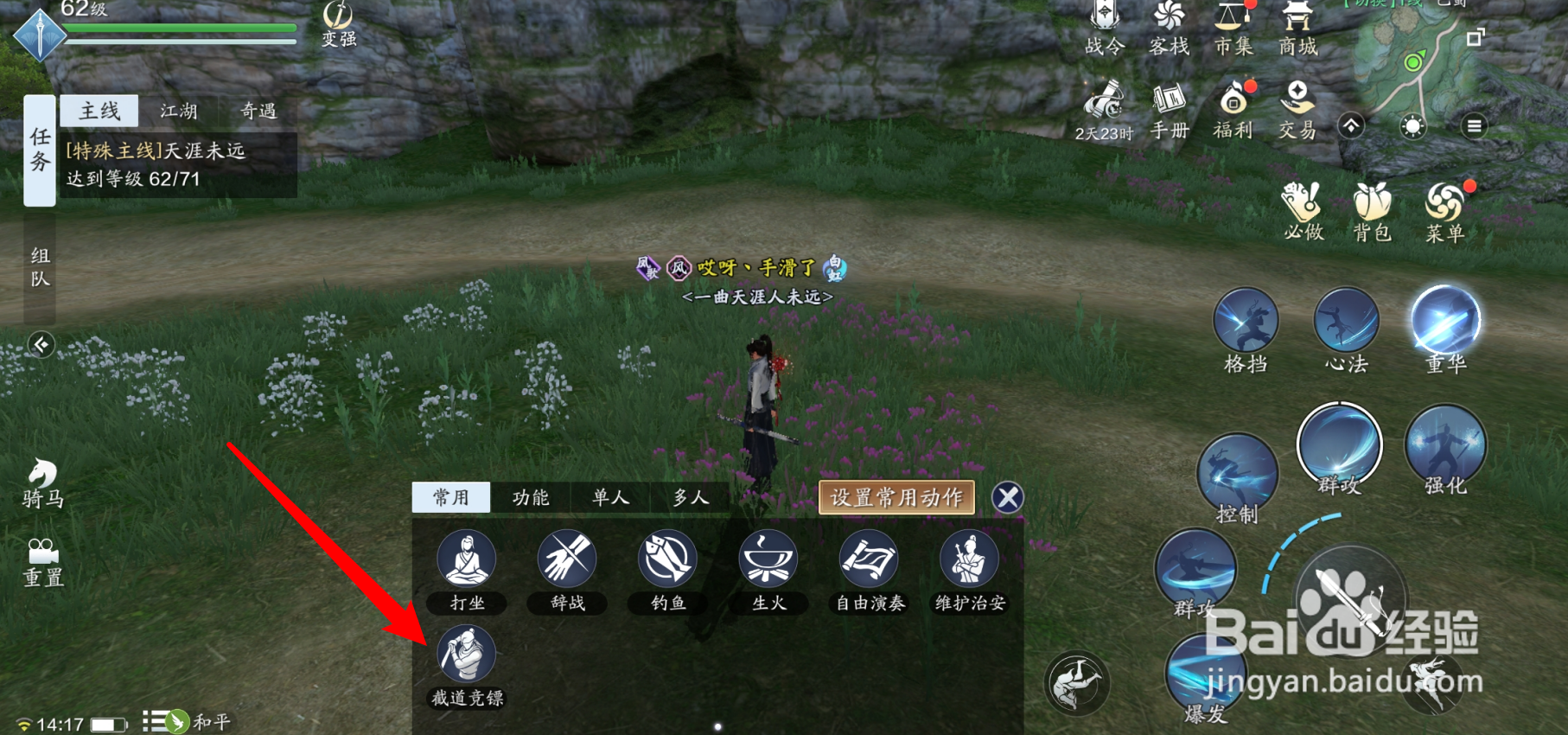Open the 背包 bag

click(x=1372, y=210)
